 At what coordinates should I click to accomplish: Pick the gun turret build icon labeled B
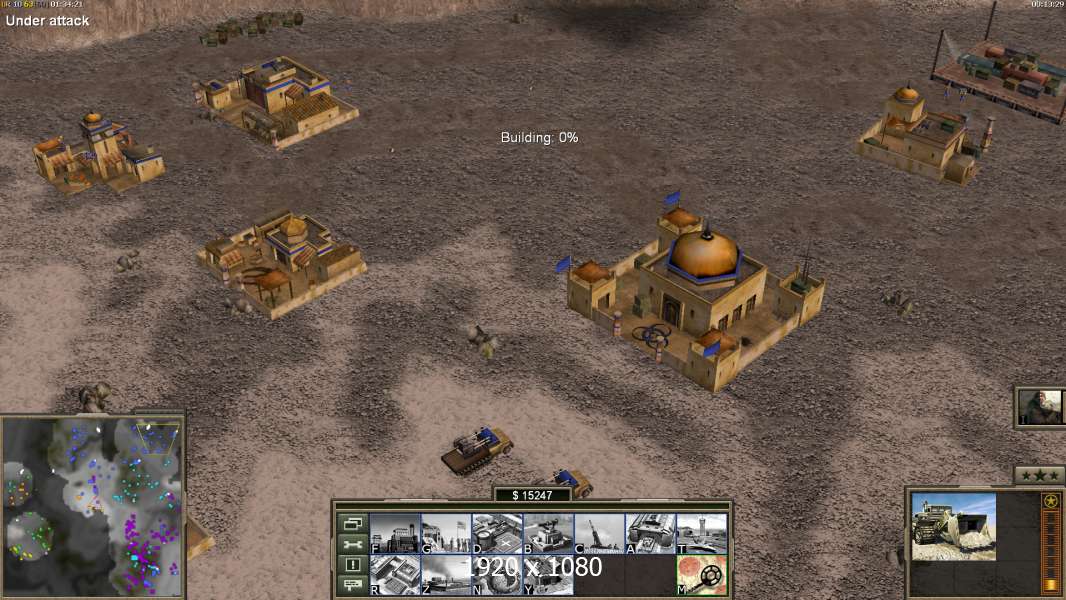point(548,533)
